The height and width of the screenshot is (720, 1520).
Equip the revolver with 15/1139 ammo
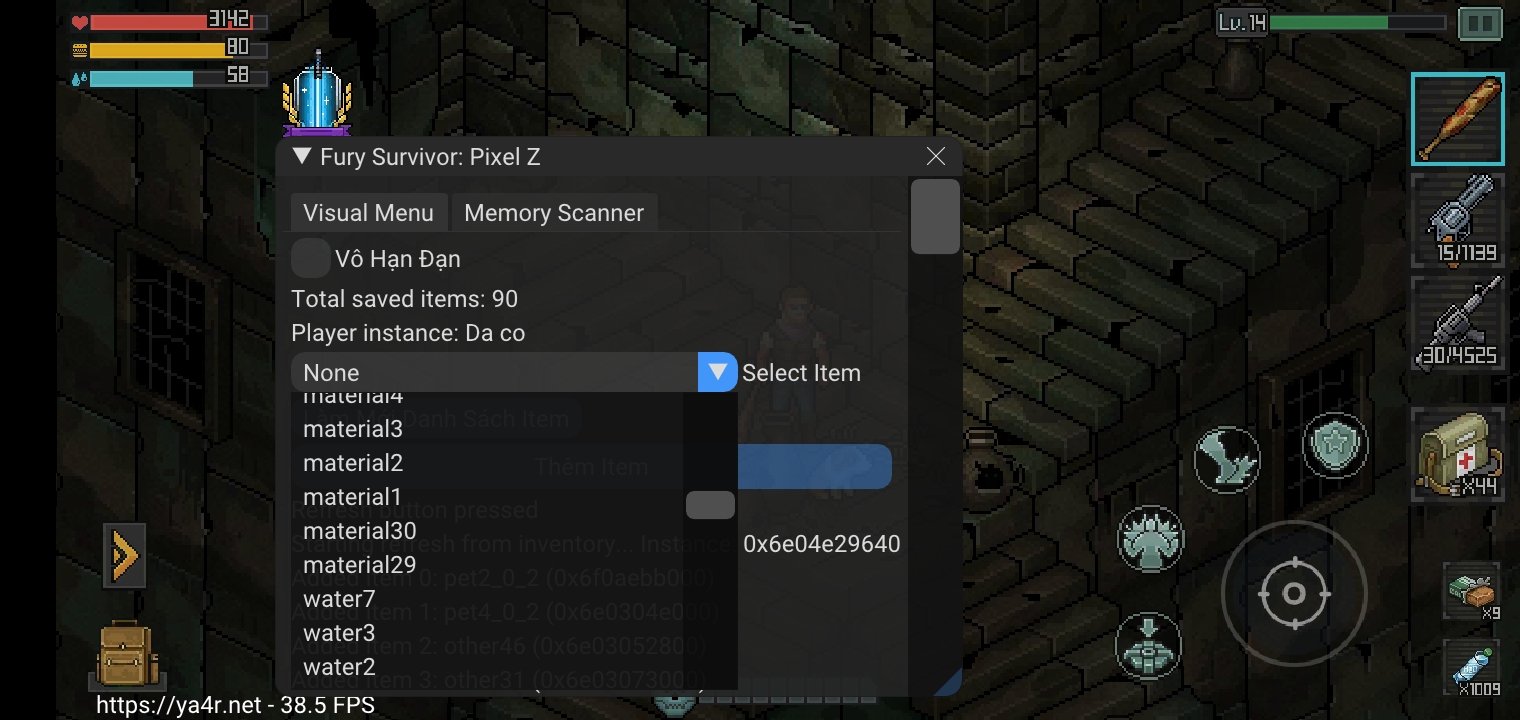pyautogui.click(x=1457, y=220)
